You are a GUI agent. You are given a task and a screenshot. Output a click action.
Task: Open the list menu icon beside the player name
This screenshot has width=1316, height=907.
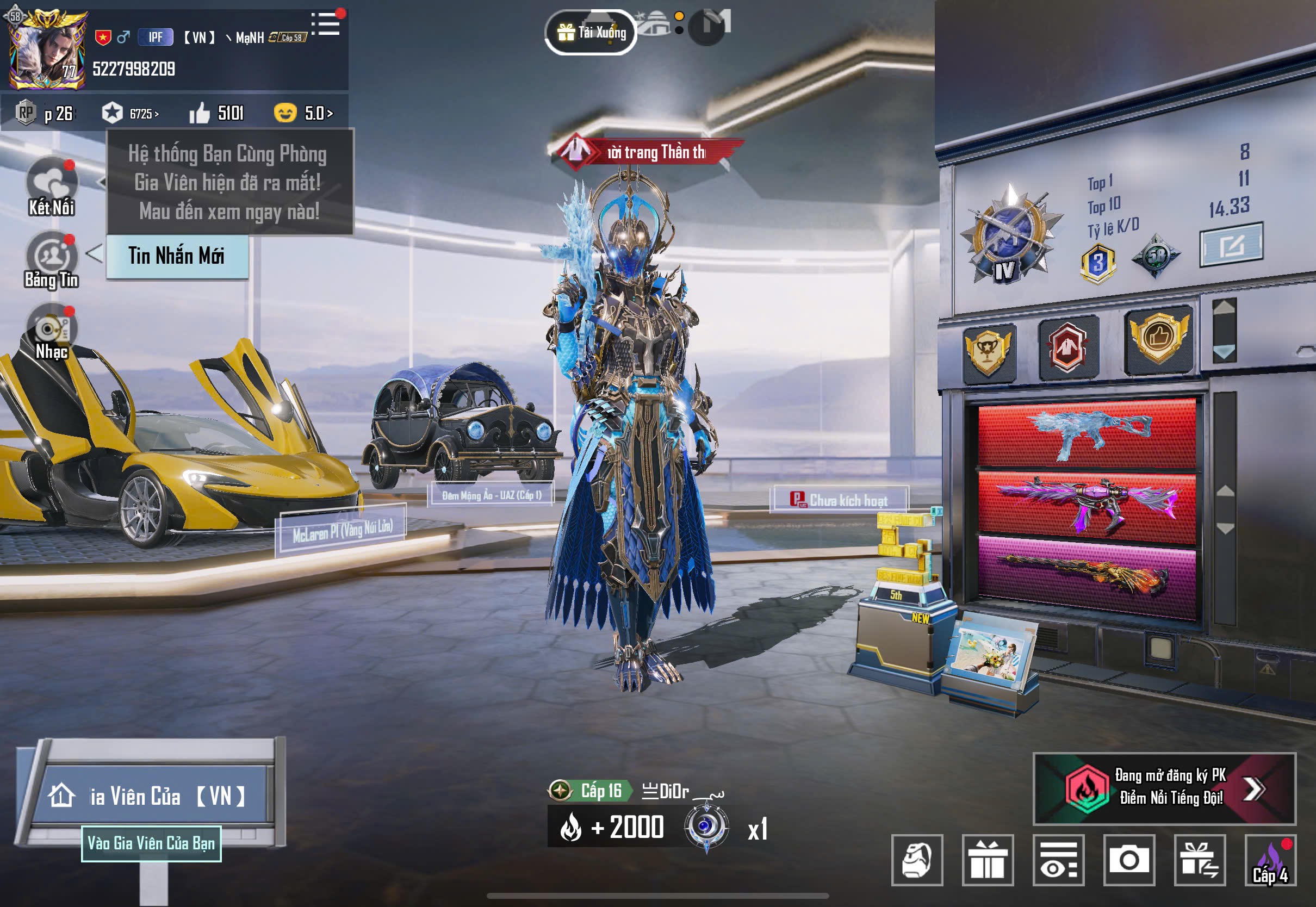click(x=326, y=24)
